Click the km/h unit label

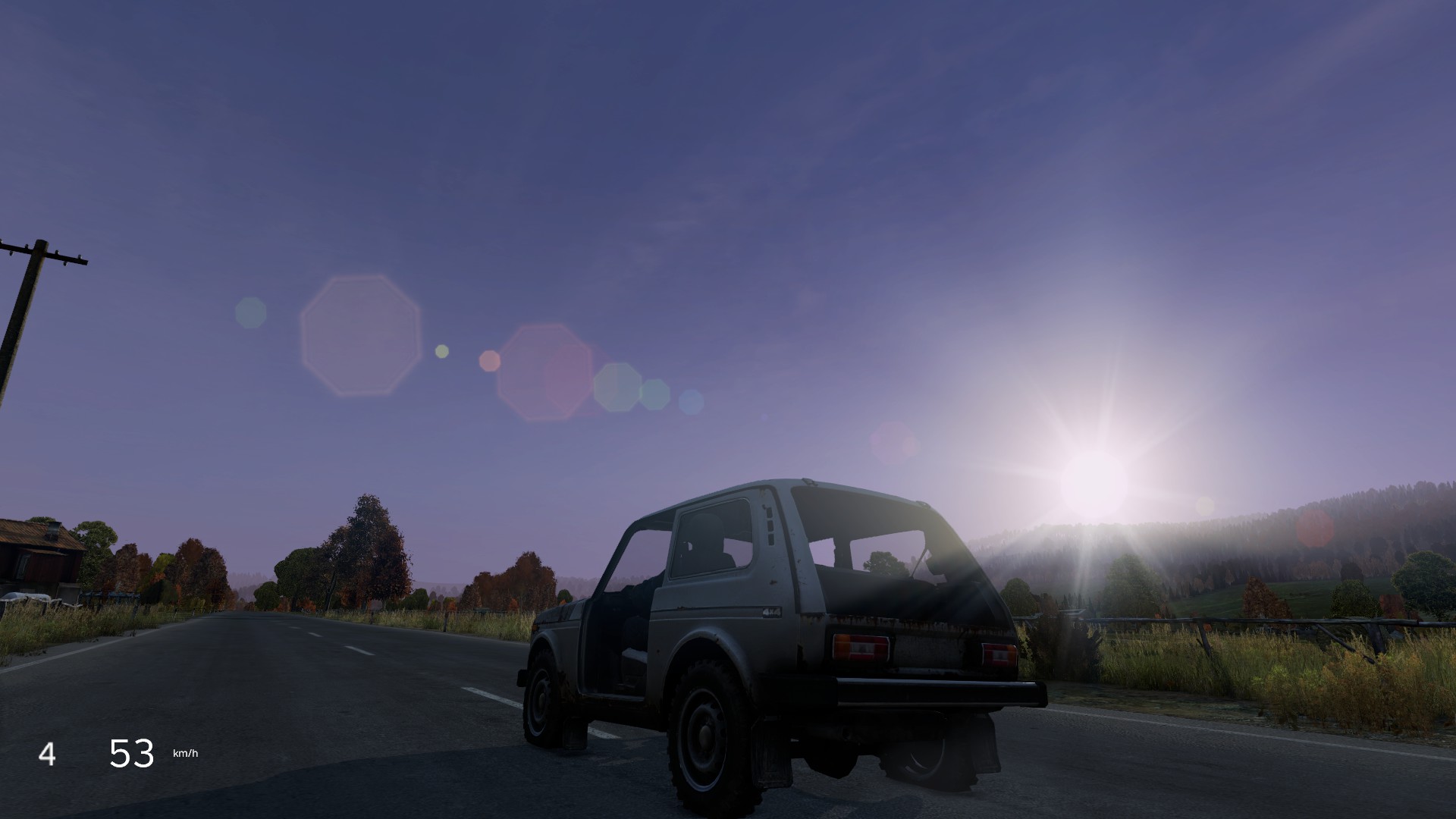pyautogui.click(x=184, y=752)
